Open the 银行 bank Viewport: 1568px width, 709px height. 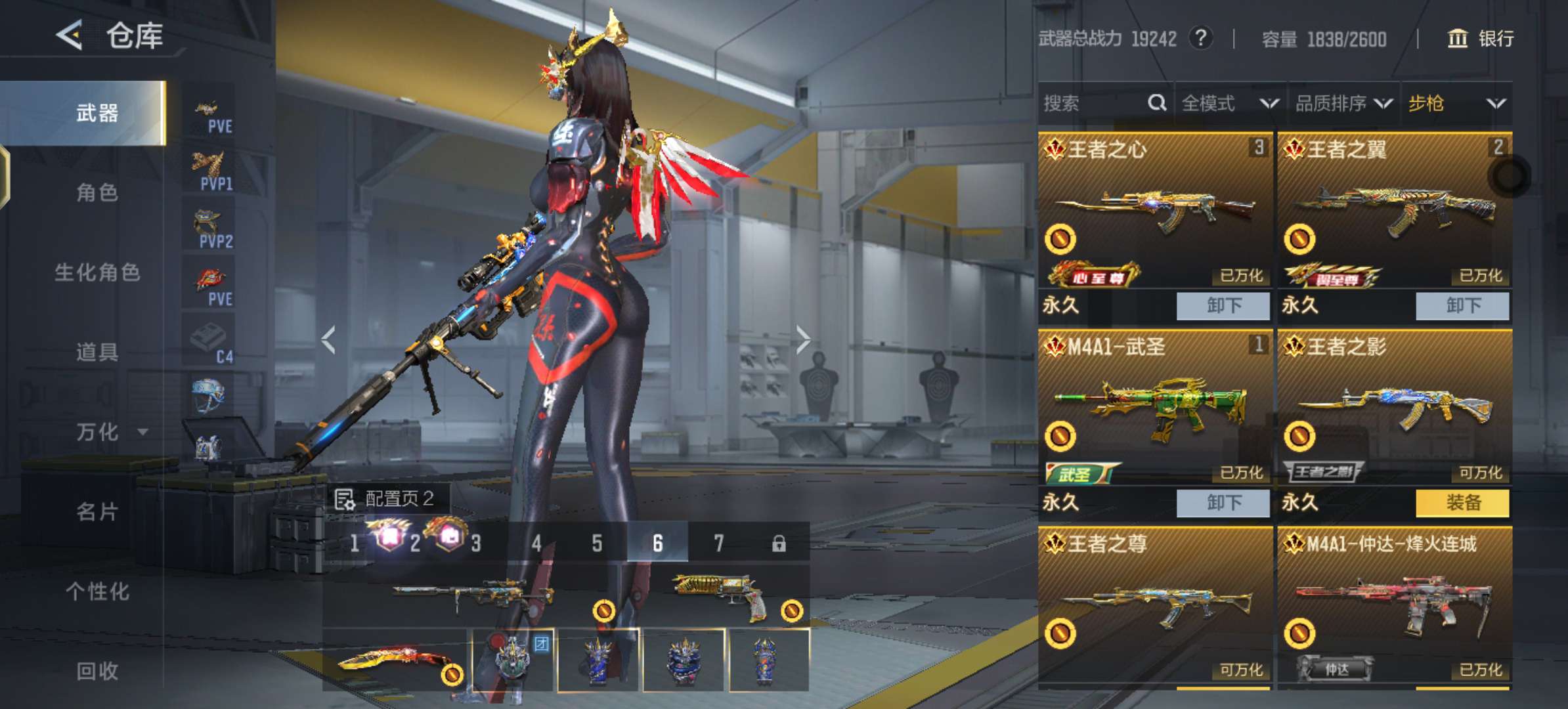click(x=1481, y=39)
